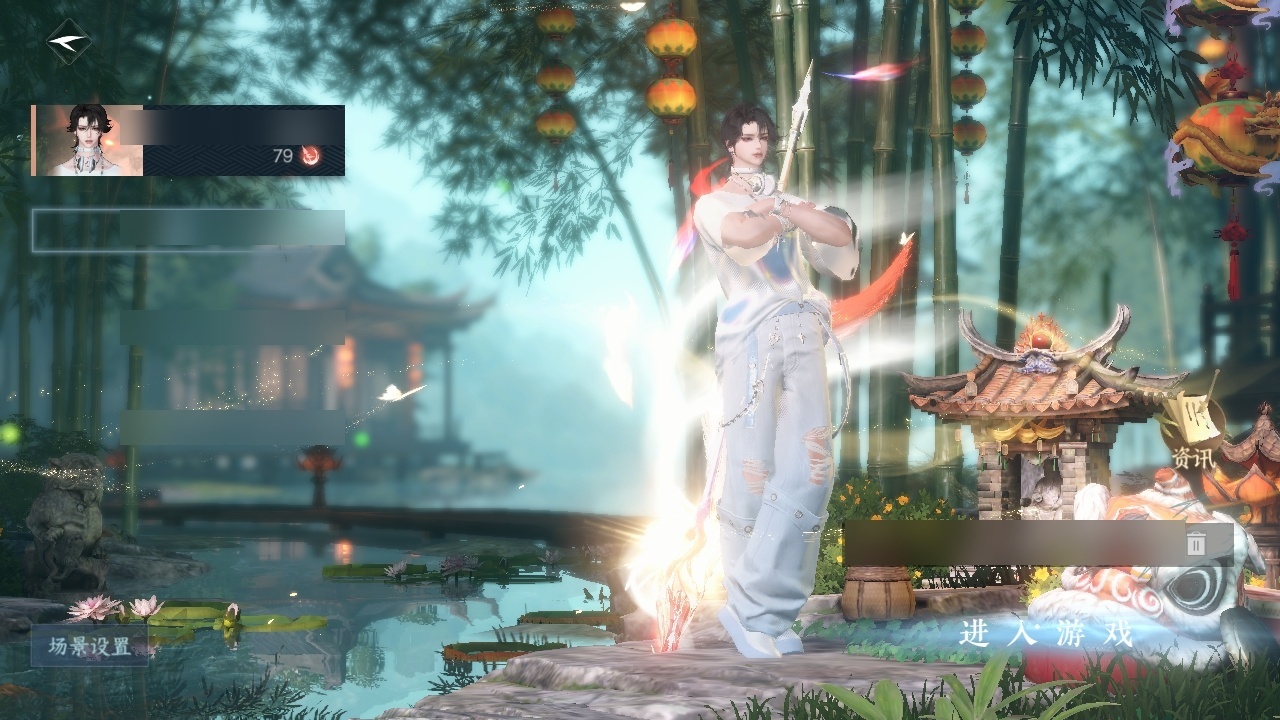Open 场景设置 scene settings
Screen dimensions: 1280x720
tap(89, 646)
